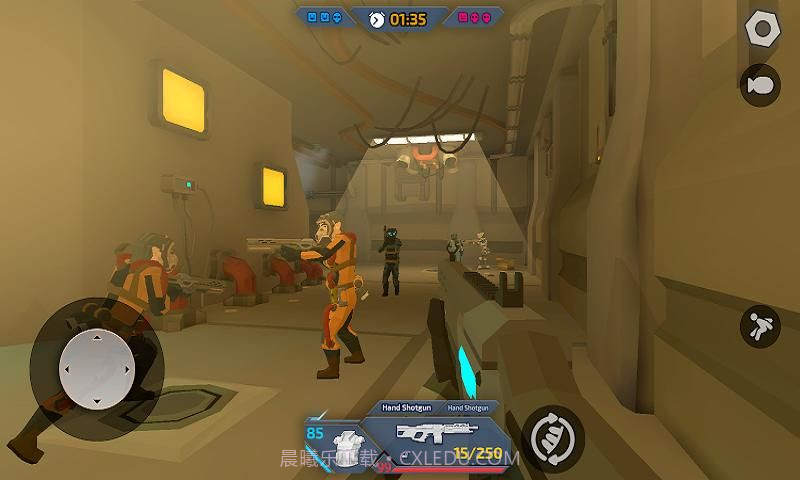Throw a grenade using the grenade button
Viewport: 800px width, 480px height.
[761, 84]
